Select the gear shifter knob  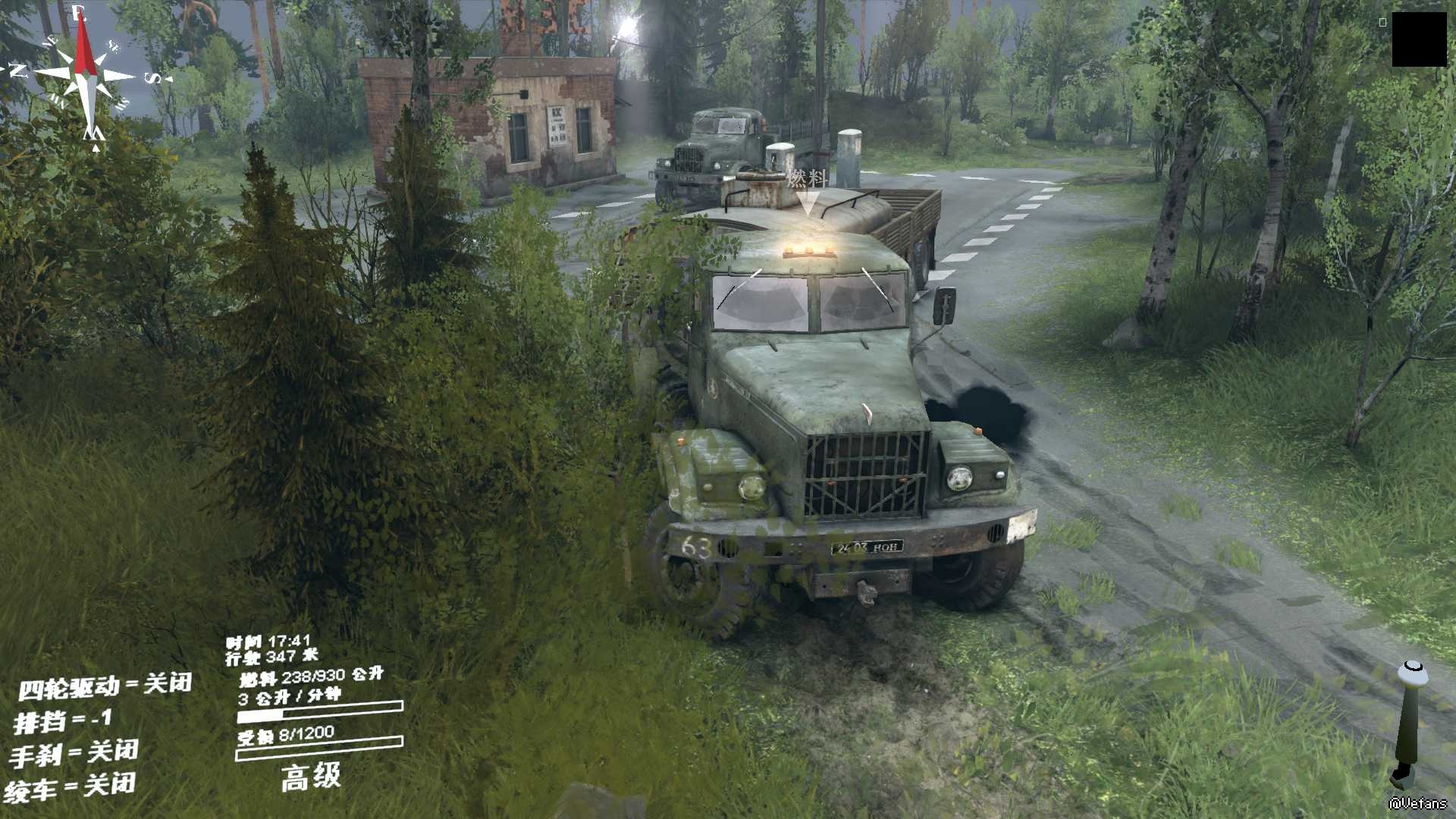coord(1413,673)
